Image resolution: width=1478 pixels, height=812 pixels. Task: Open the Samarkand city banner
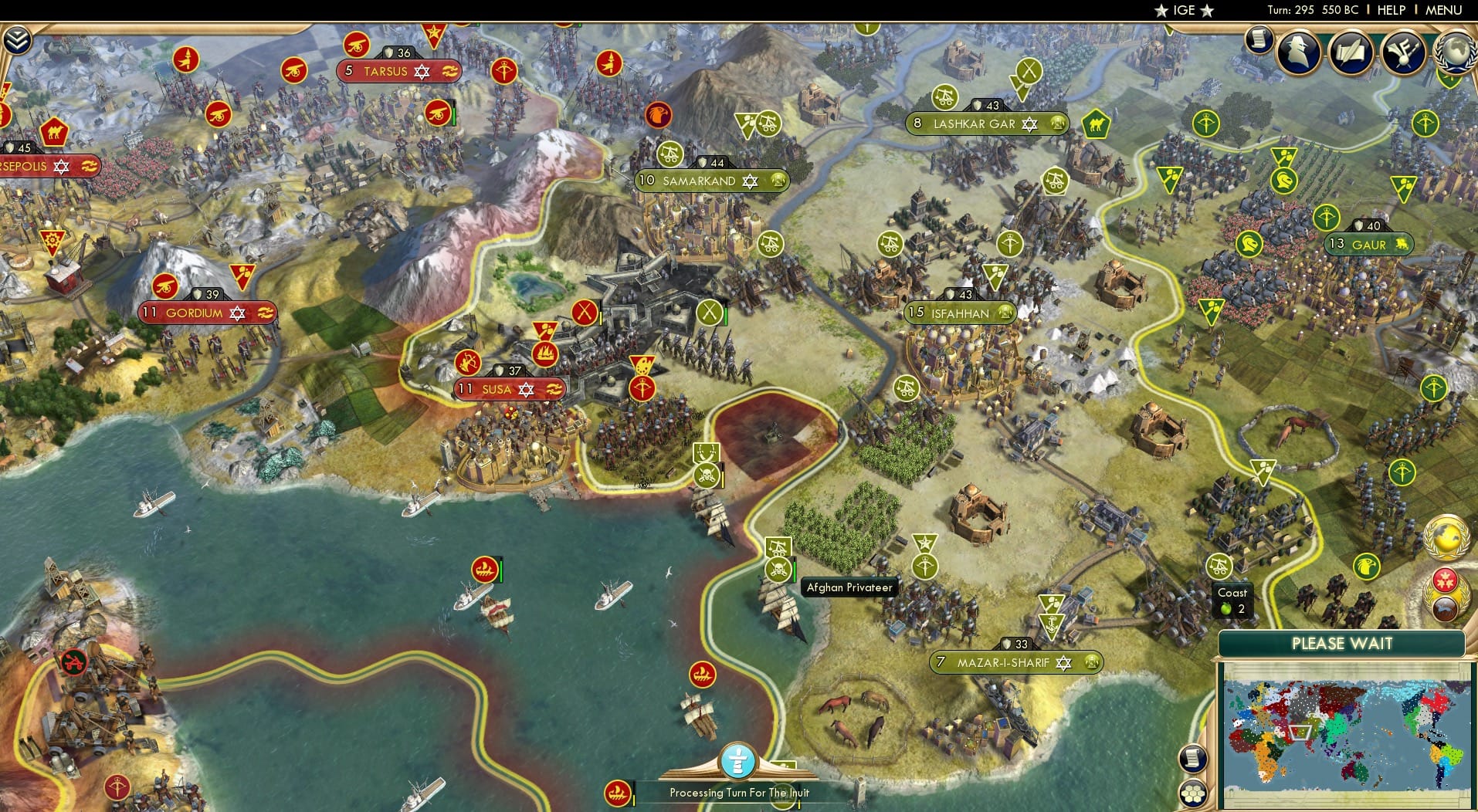[x=710, y=180]
